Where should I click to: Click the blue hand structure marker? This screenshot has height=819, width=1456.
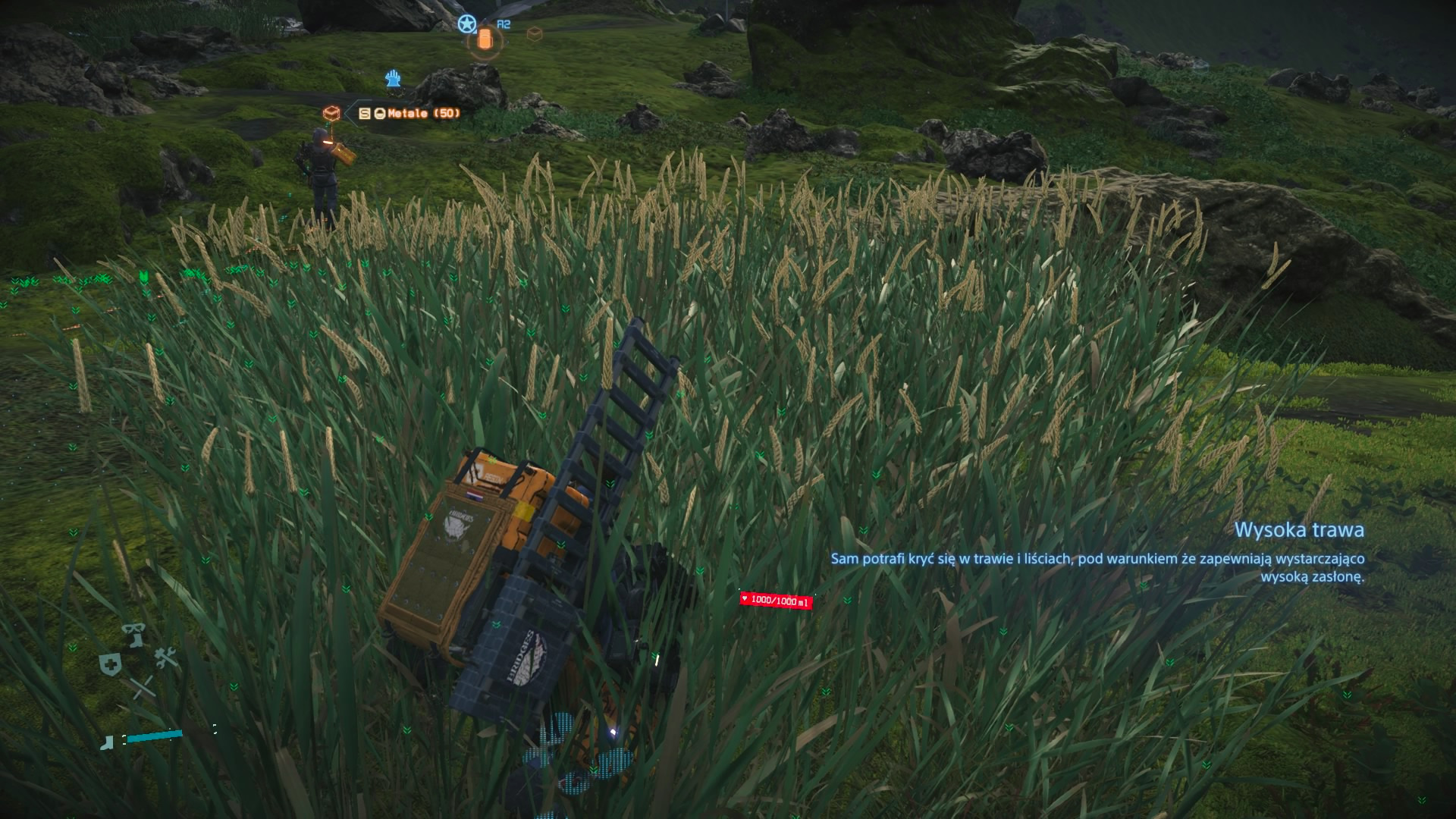(x=393, y=78)
